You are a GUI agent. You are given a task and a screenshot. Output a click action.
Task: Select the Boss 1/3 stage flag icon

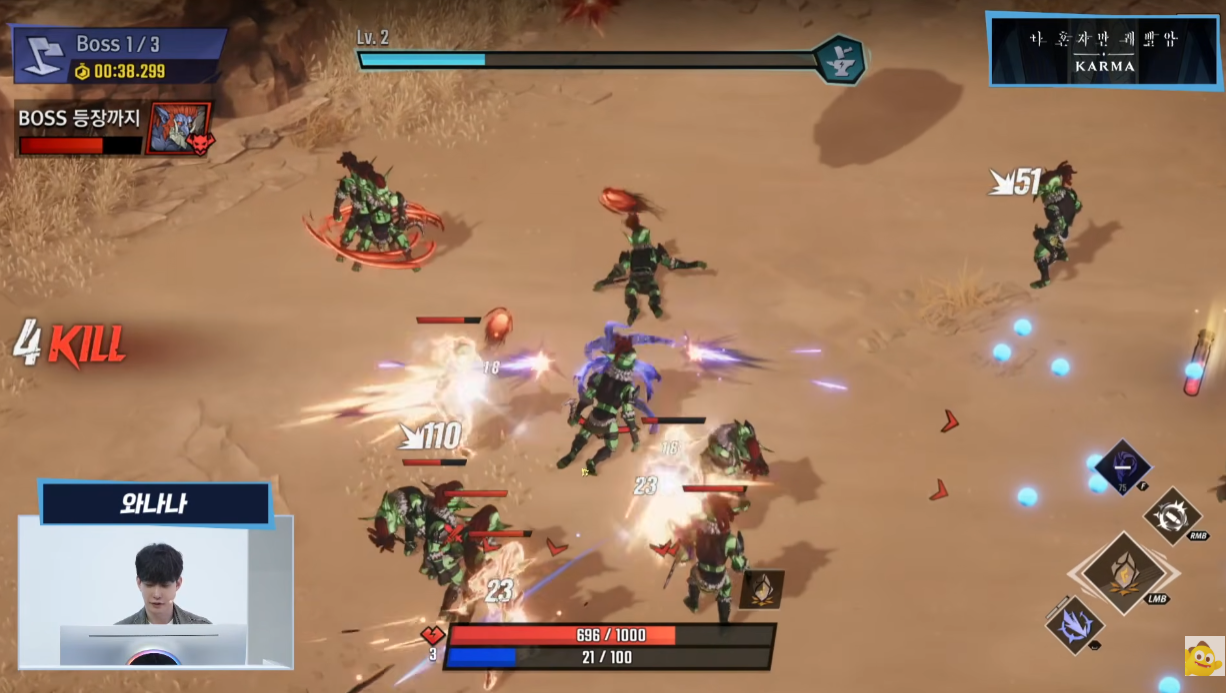pos(41,55)
